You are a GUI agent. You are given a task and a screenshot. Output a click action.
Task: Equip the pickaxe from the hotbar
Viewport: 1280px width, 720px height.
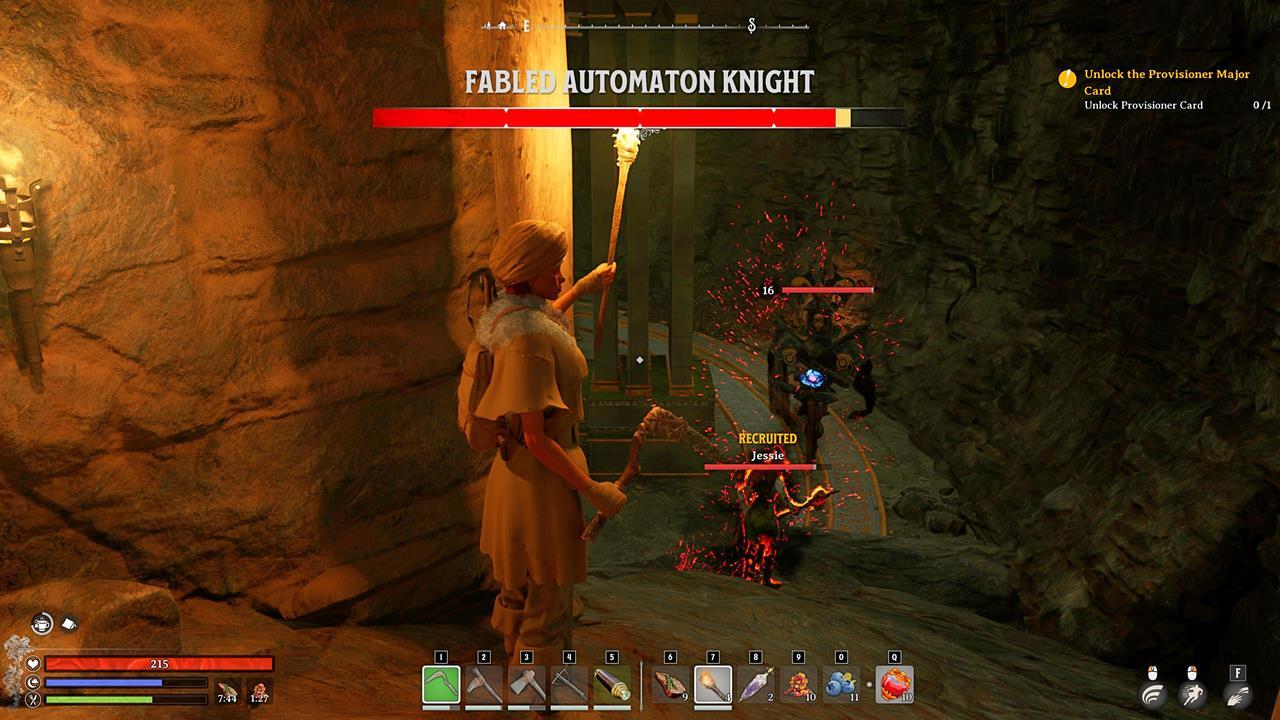[x=484, y=685]
